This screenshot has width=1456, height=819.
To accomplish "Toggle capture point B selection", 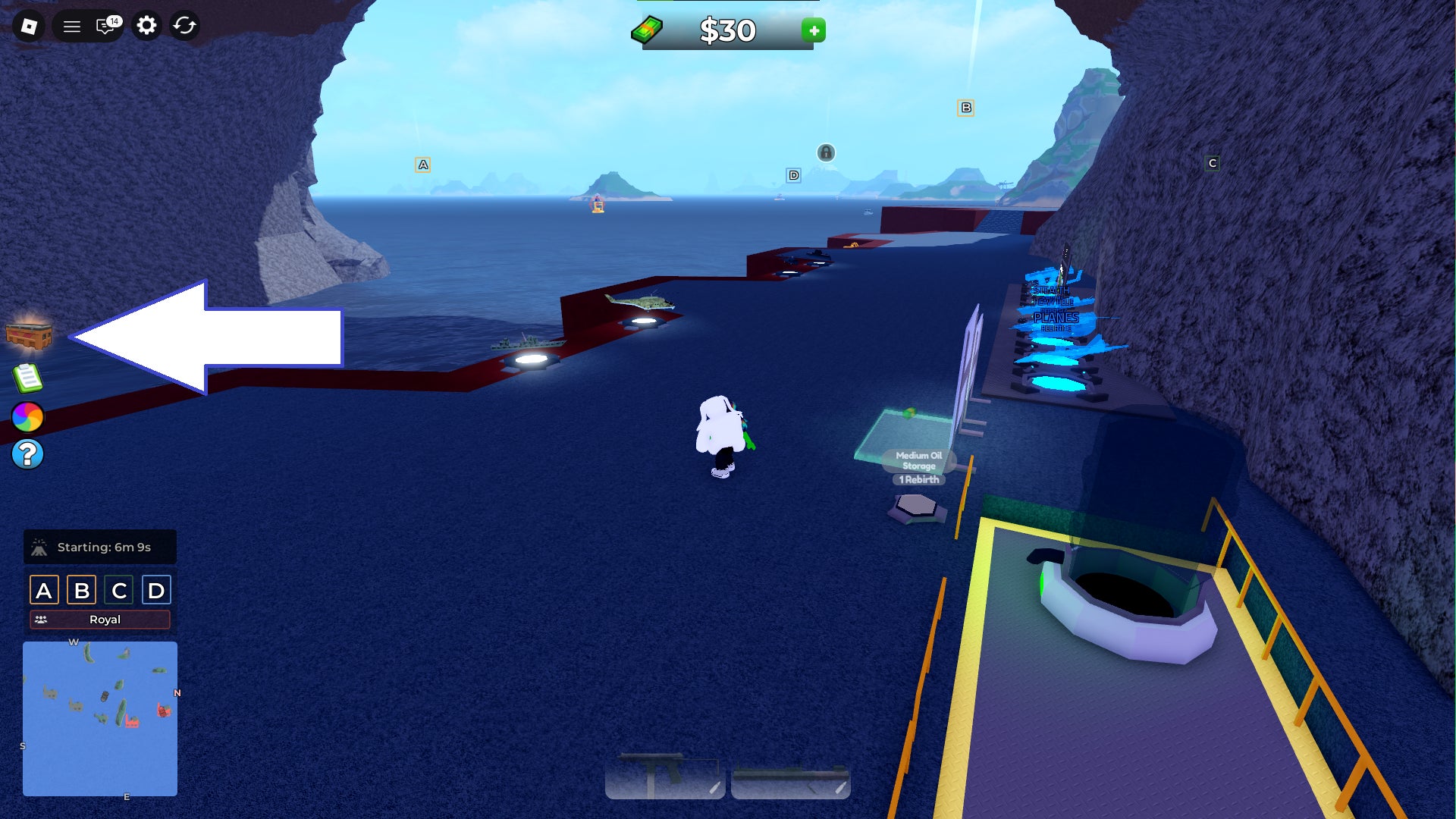I will tap(82, 589).
